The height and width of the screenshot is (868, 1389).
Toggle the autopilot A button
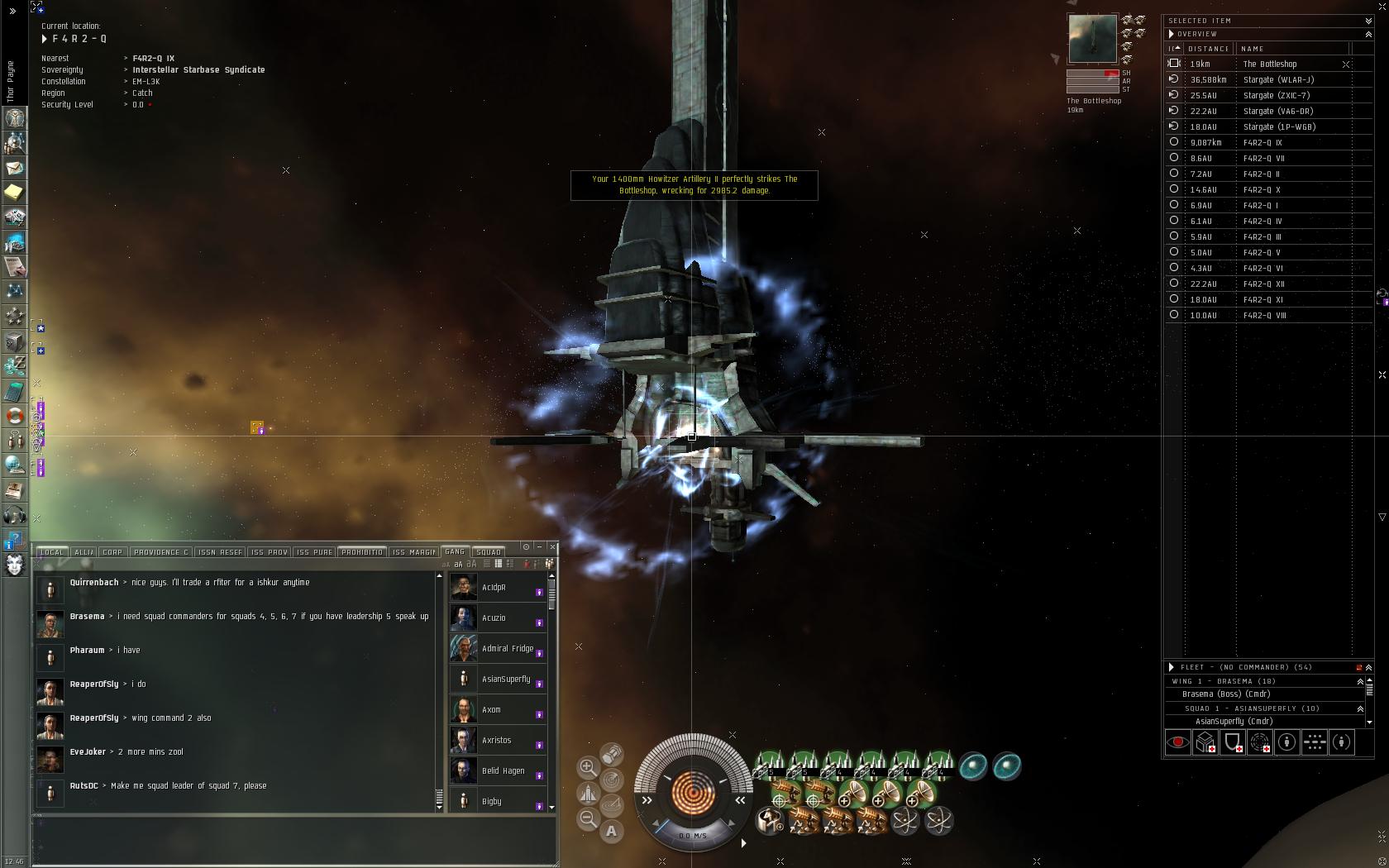[x=612, y=832]
